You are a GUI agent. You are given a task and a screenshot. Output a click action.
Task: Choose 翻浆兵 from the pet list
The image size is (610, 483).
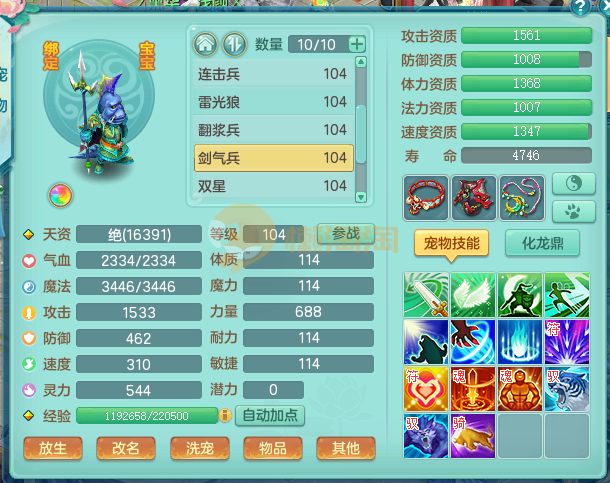click(x=272, y=130)
